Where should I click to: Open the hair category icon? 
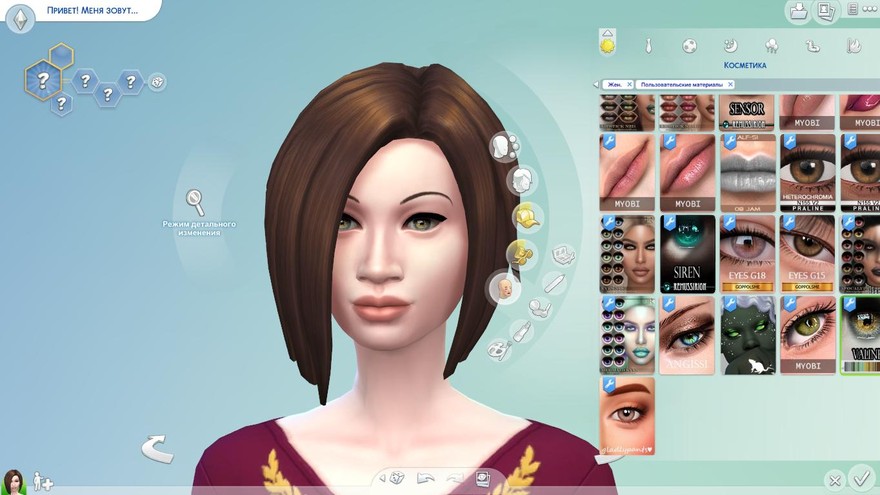pos(520,181)
